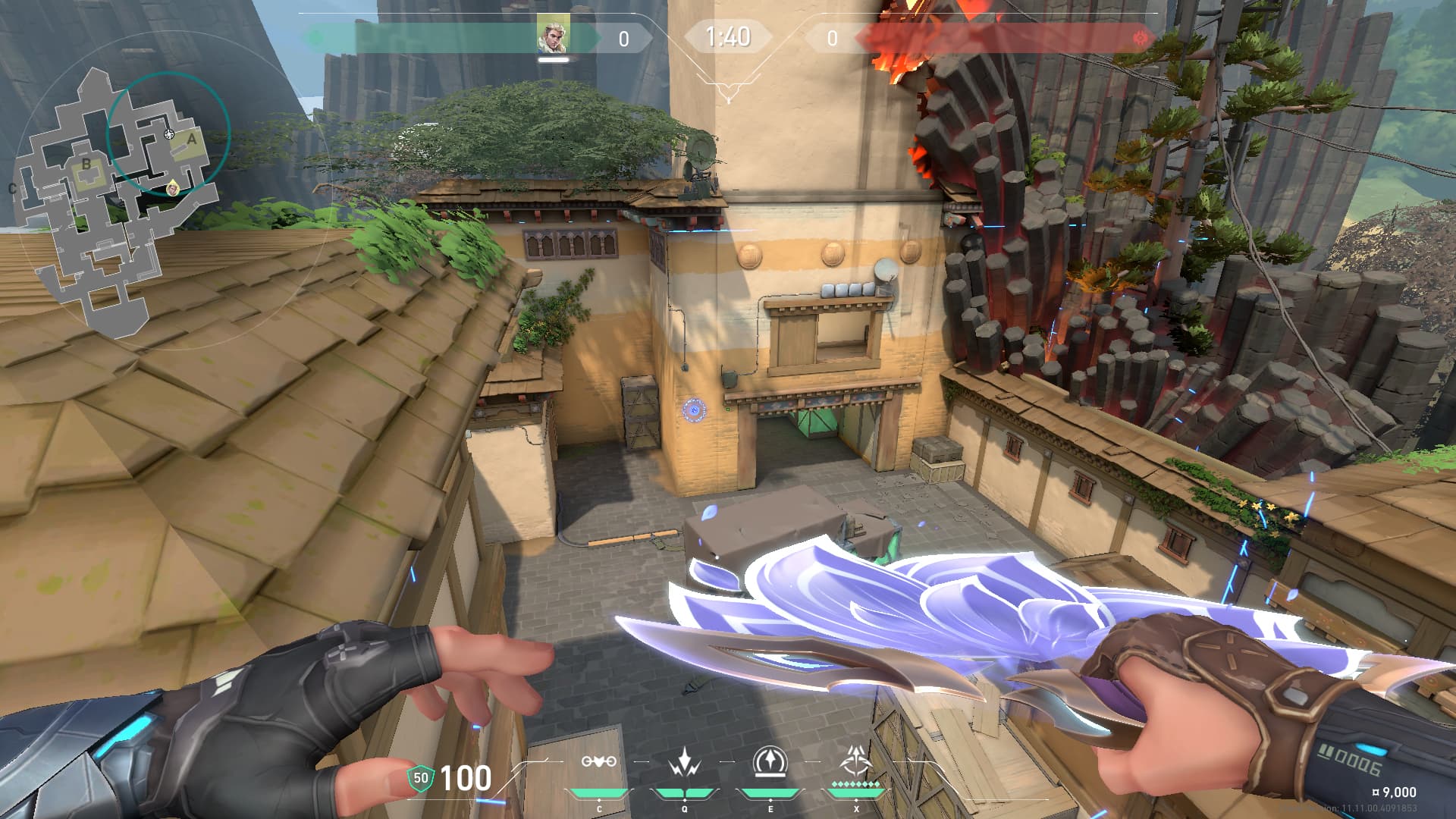Click the blond agent portrait in the team bar
This screenshot has width=1456, height=819.
[553, 36]
